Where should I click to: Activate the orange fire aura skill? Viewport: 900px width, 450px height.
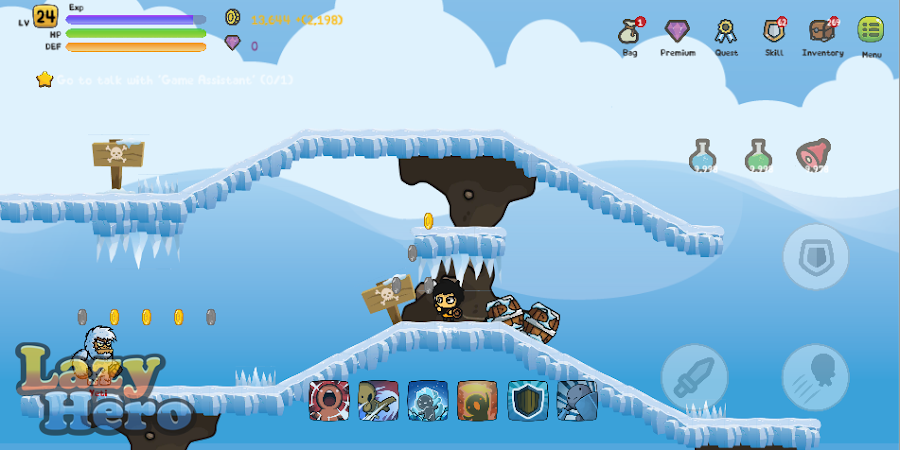(x=478, y=400)
